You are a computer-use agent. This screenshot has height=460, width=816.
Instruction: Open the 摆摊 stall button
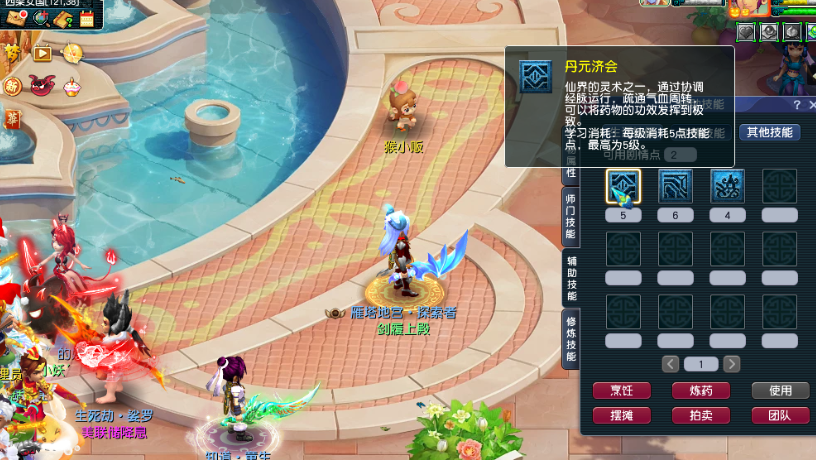point(622,415)
